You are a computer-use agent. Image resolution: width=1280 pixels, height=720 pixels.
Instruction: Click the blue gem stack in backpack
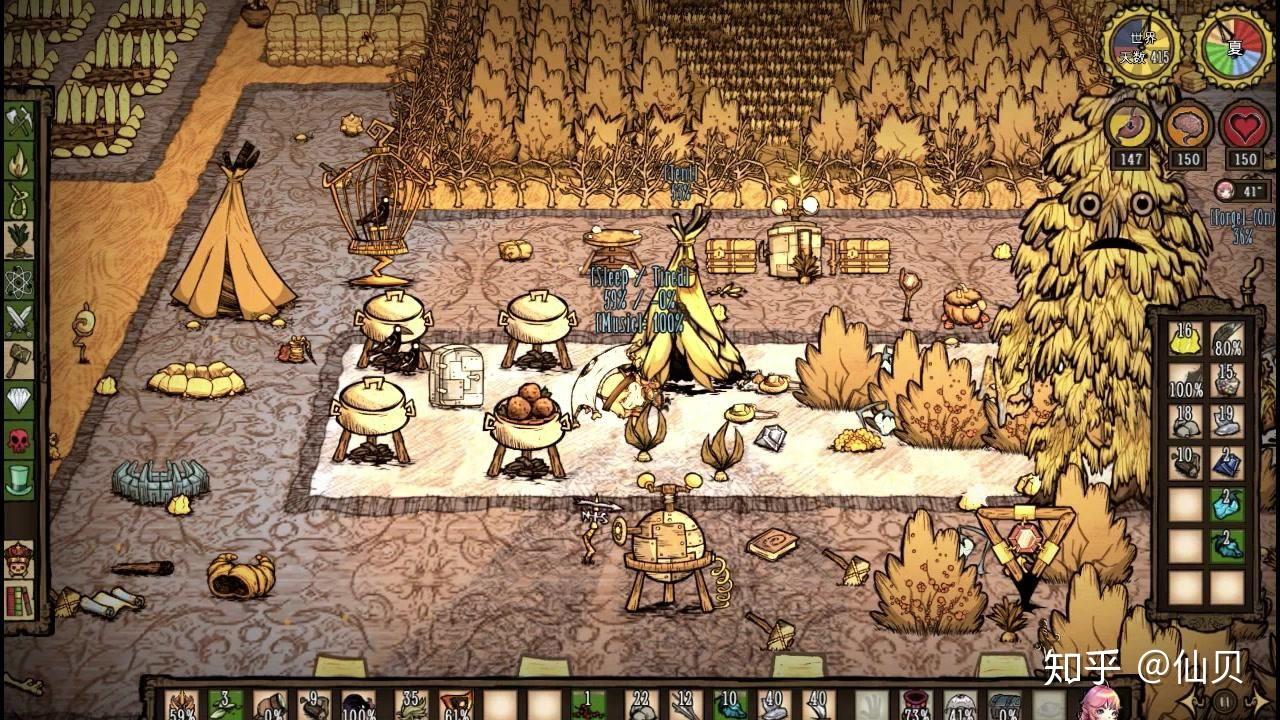click(x=1227, y=462)
